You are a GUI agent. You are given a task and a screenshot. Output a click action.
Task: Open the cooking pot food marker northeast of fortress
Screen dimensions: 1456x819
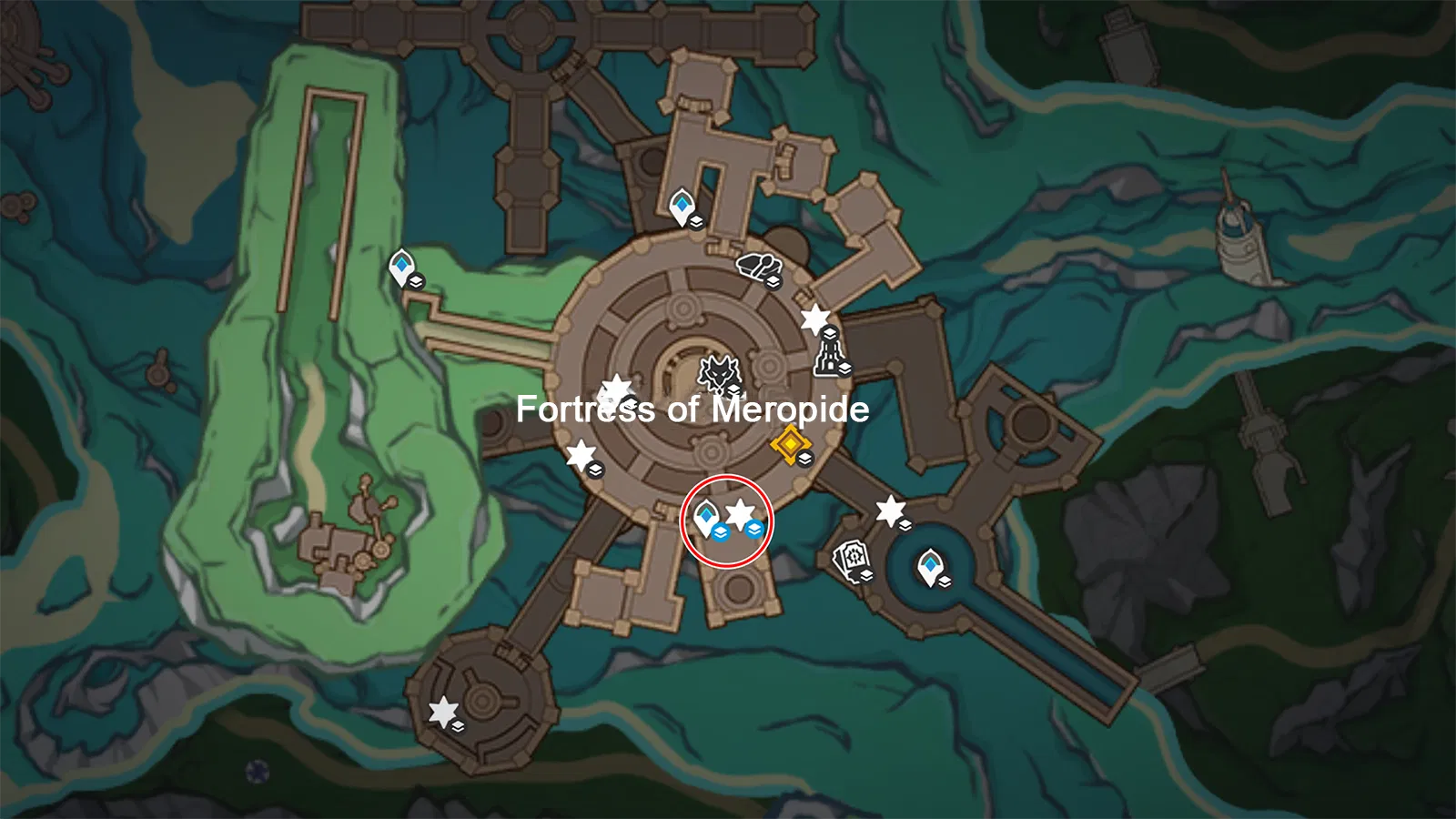[758, 266]
